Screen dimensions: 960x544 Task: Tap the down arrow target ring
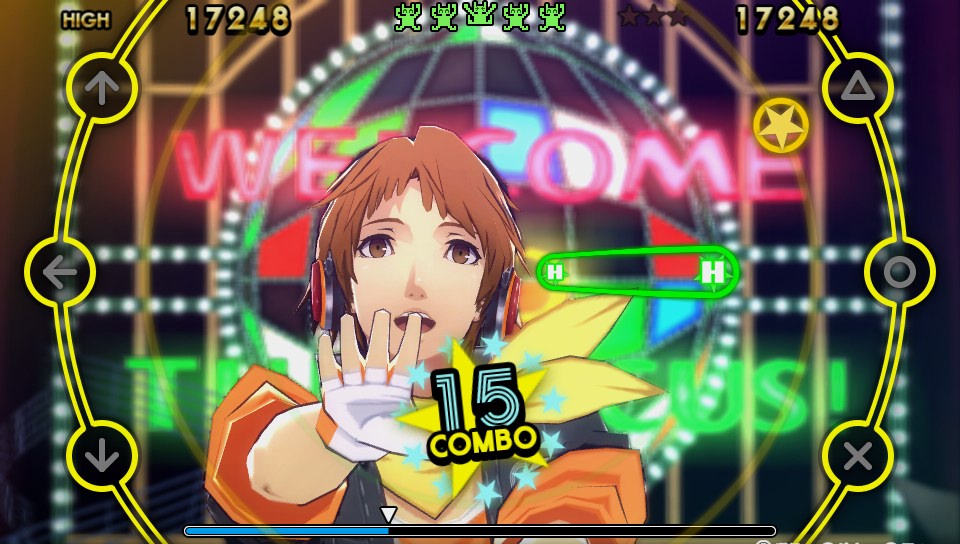pos(101,456)
